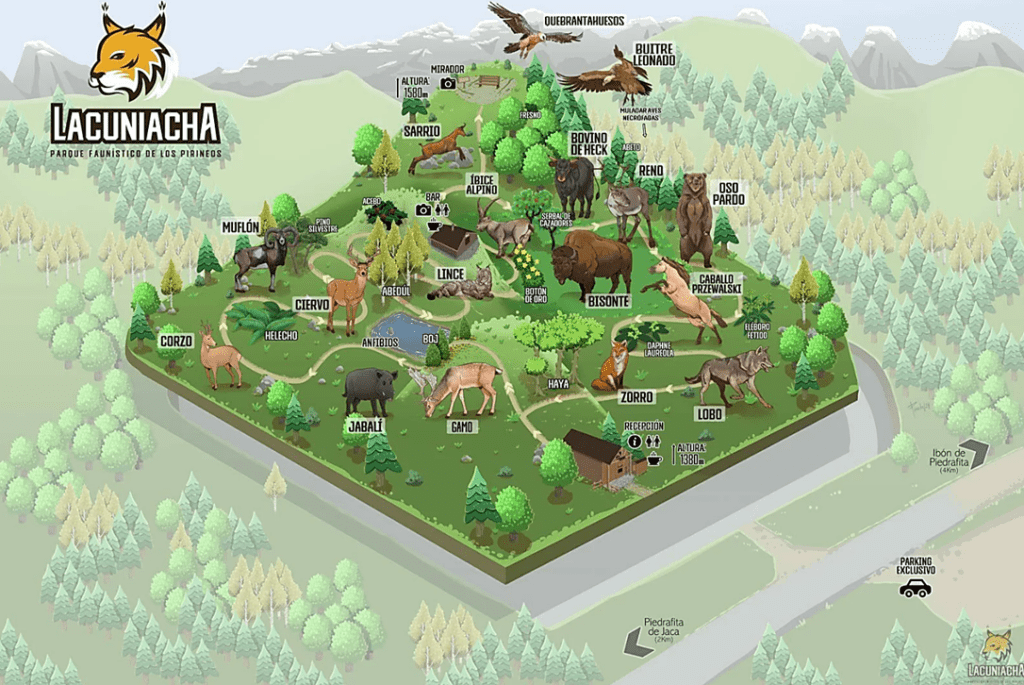Image resolution: width=1024 pixels, height=685 pixels.
Task: Select the Oso Pardo label
Action: point(730,192)
